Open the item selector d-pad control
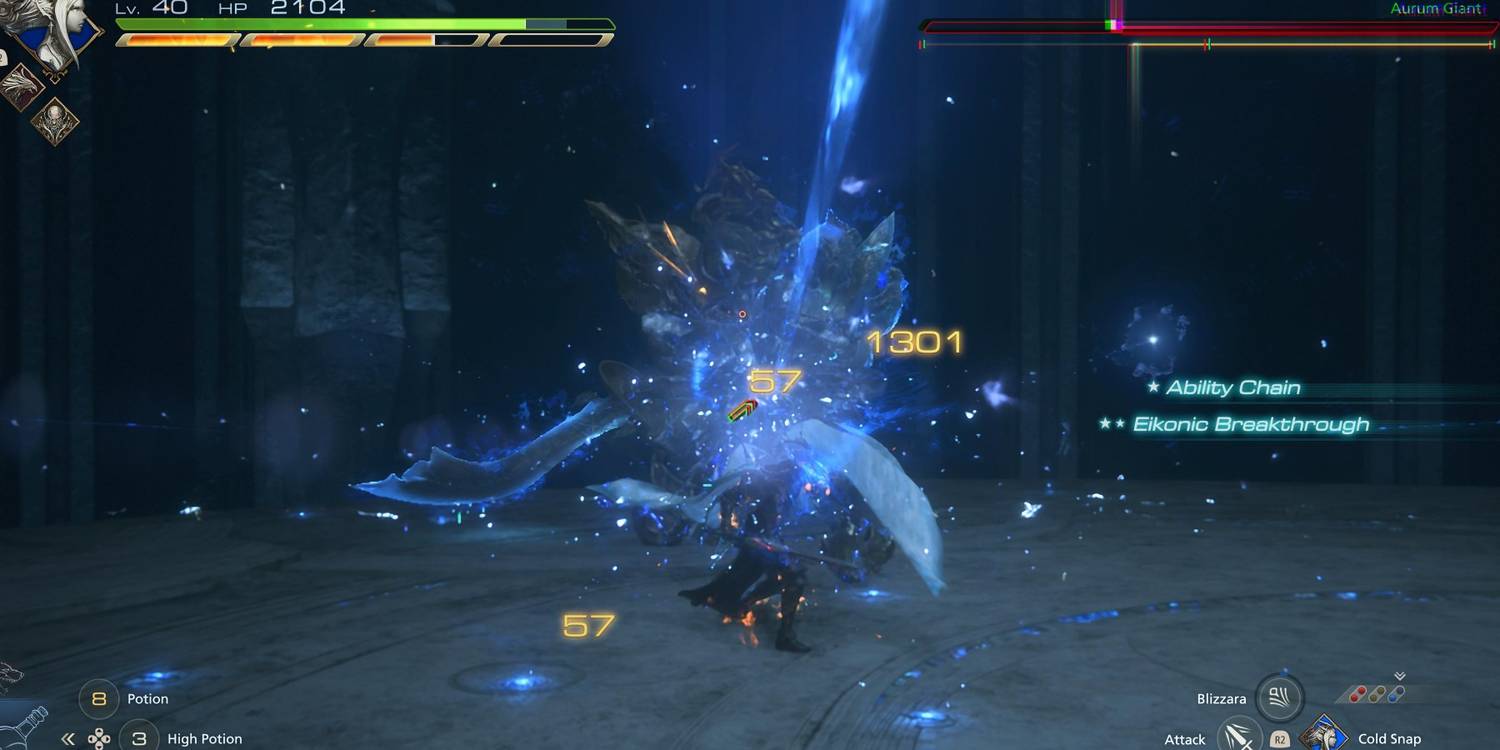1500x750 pixels. (100, 738)
